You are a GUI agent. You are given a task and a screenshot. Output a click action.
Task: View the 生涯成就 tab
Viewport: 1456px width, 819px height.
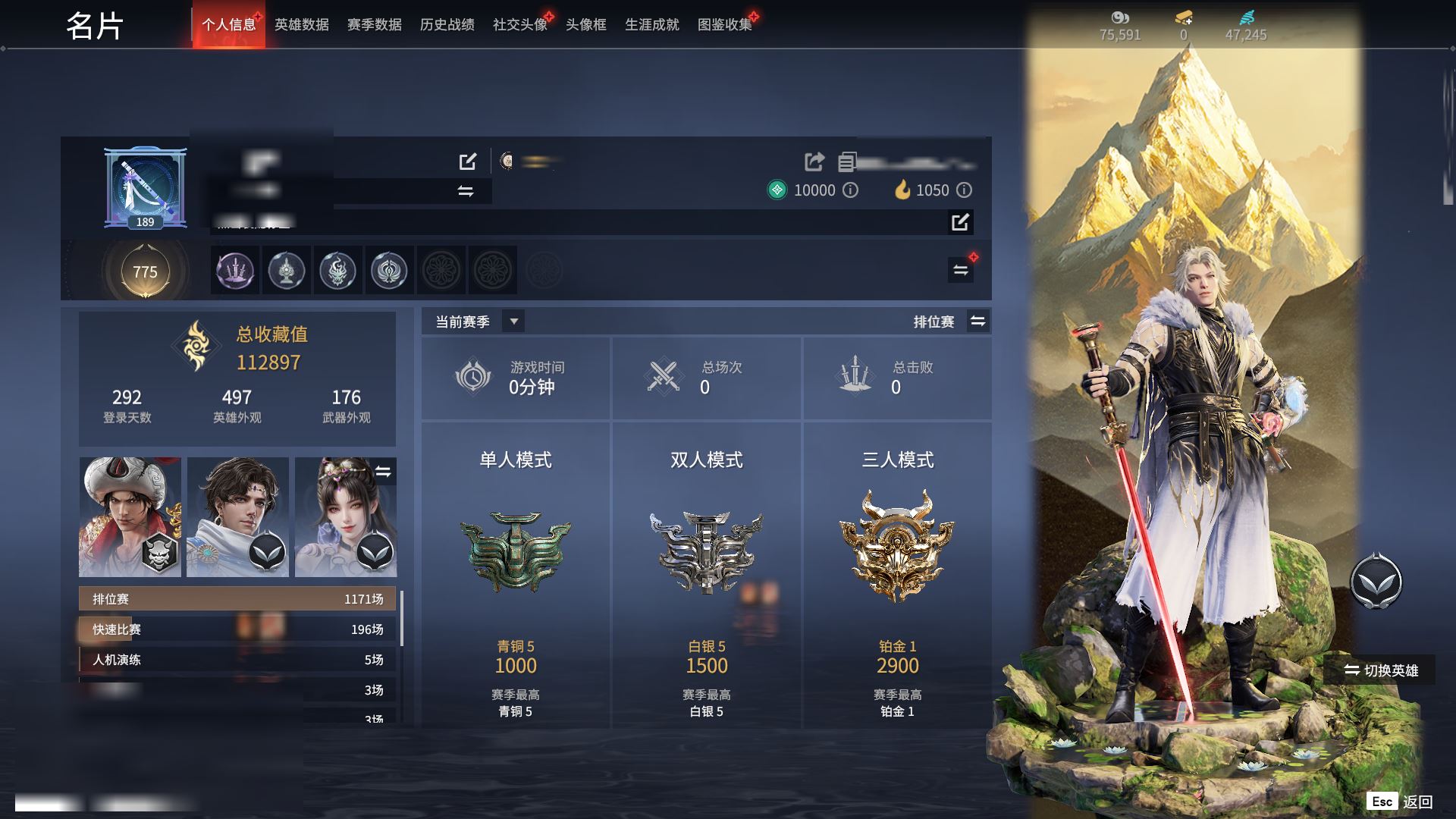[651, 25]
